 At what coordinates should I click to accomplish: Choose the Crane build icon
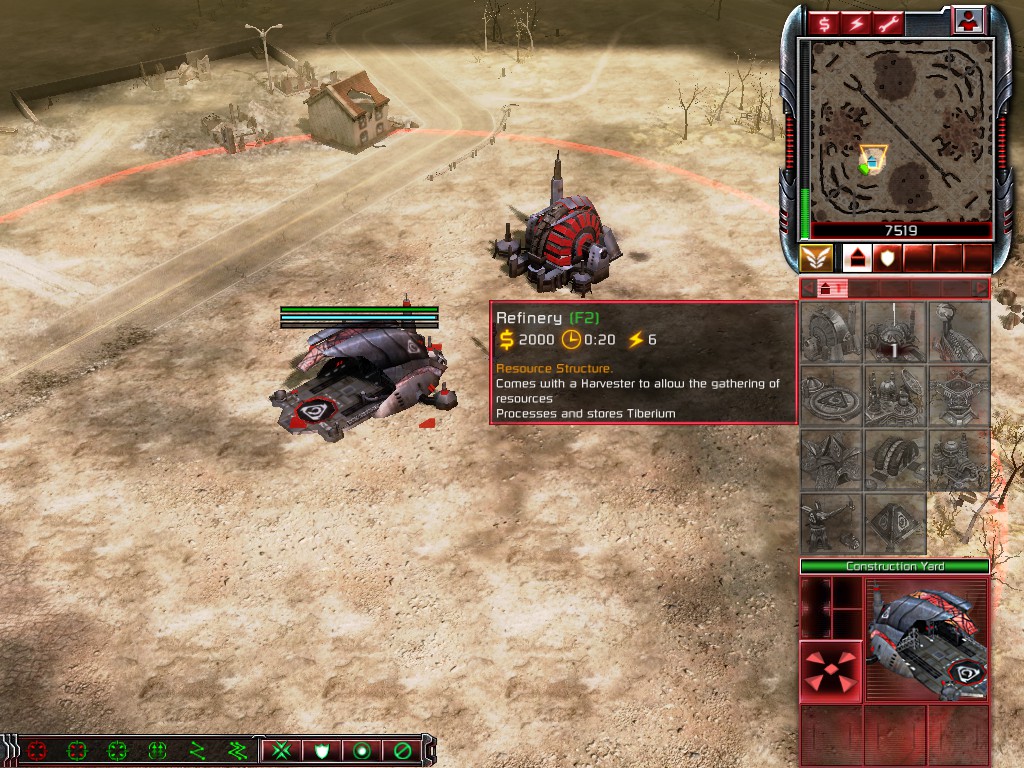832,524
